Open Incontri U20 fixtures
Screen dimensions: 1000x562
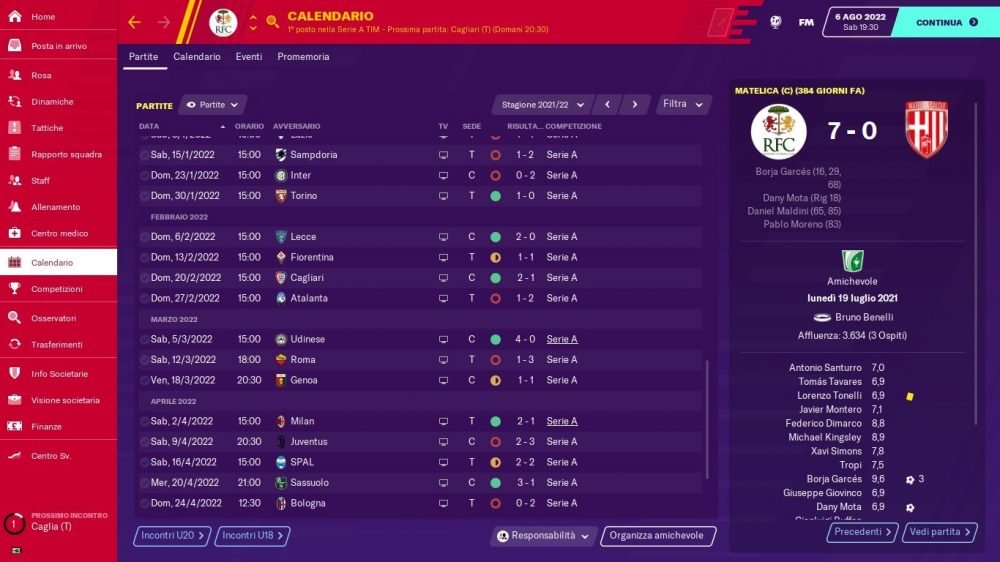[172, 536]
